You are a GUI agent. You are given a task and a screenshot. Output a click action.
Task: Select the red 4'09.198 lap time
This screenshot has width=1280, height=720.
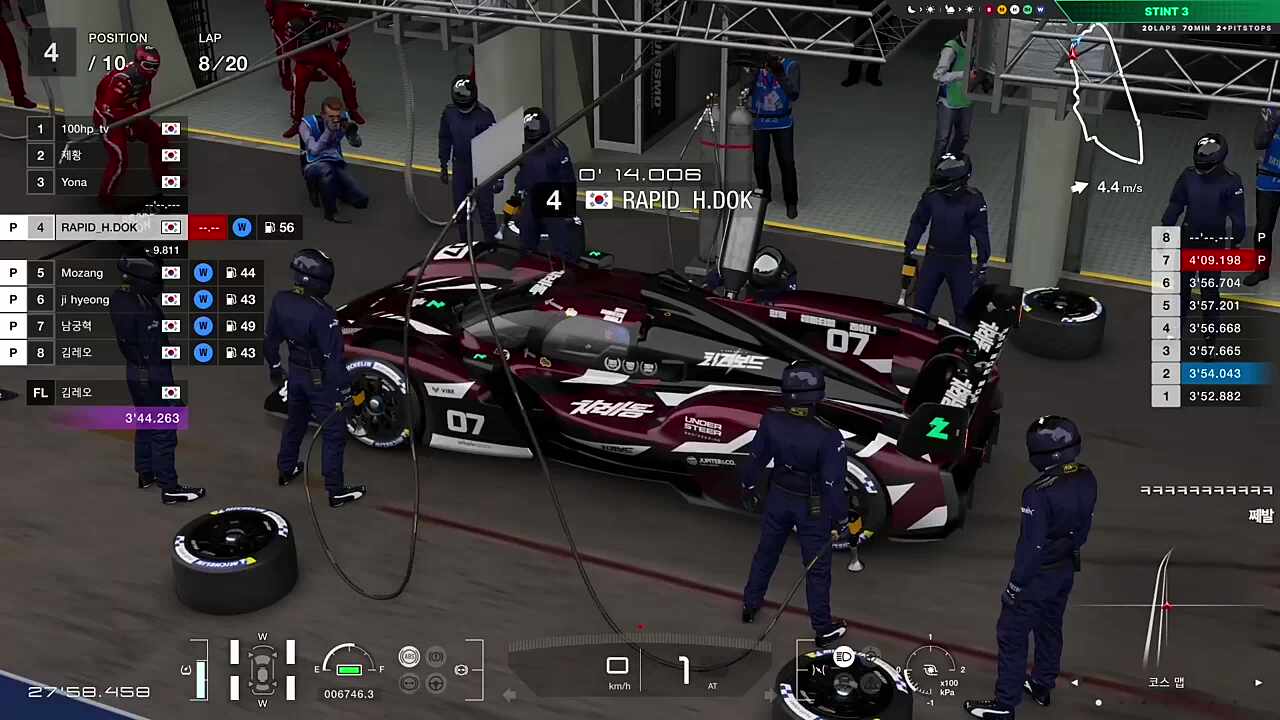pos(1214,260)
